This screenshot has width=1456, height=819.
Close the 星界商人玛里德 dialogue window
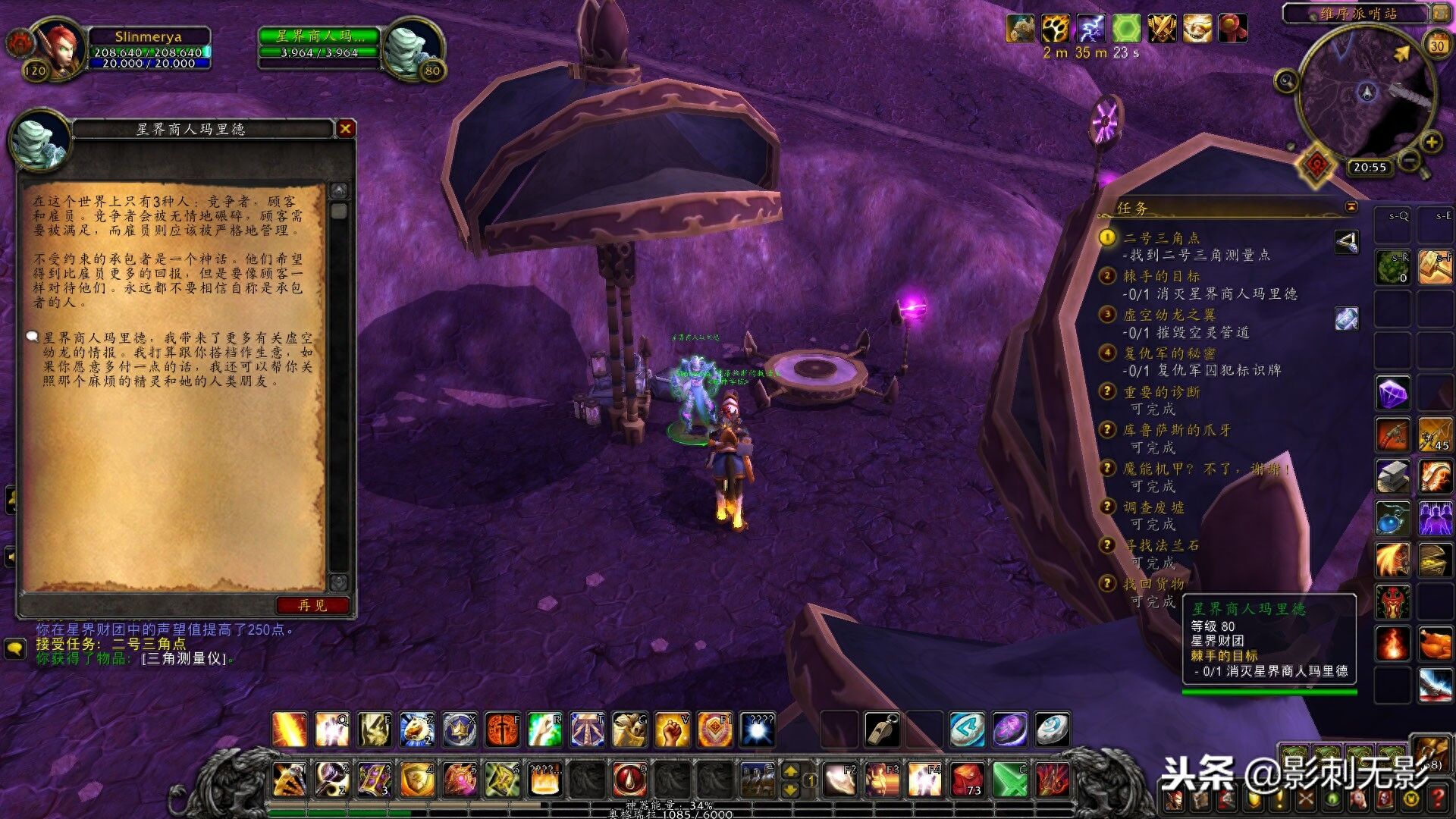(346, 129)
